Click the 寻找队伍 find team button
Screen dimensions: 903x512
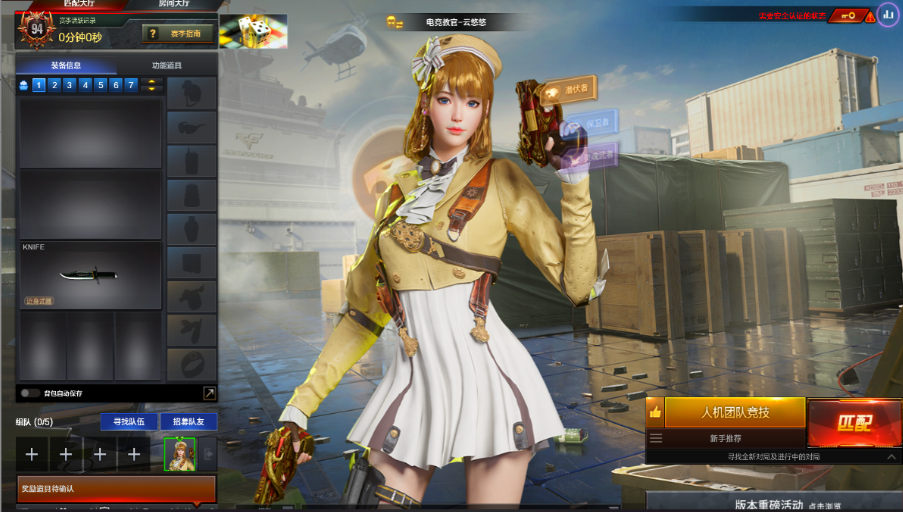127,422
